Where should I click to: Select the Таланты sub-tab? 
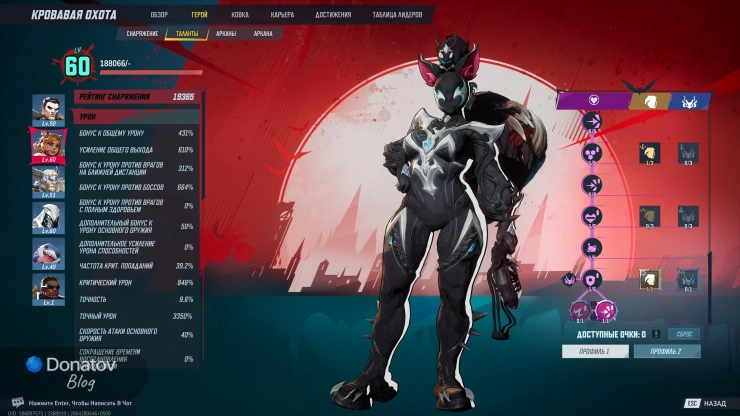187,34
